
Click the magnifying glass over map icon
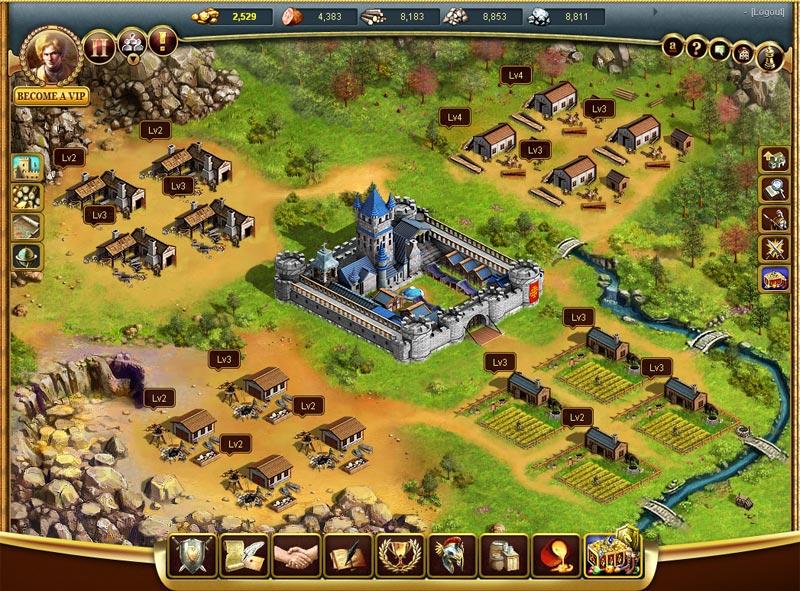[774, 189]
